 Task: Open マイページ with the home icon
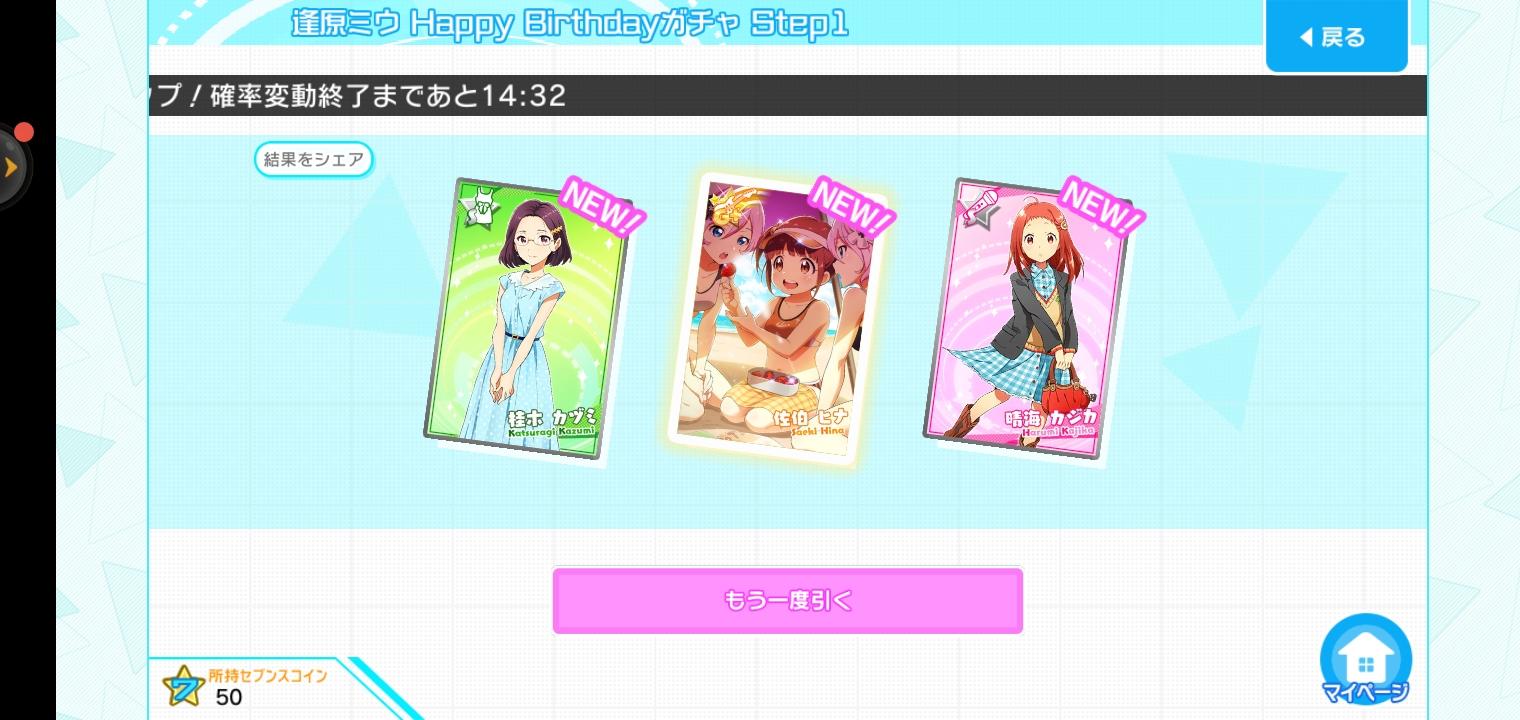1366,660
